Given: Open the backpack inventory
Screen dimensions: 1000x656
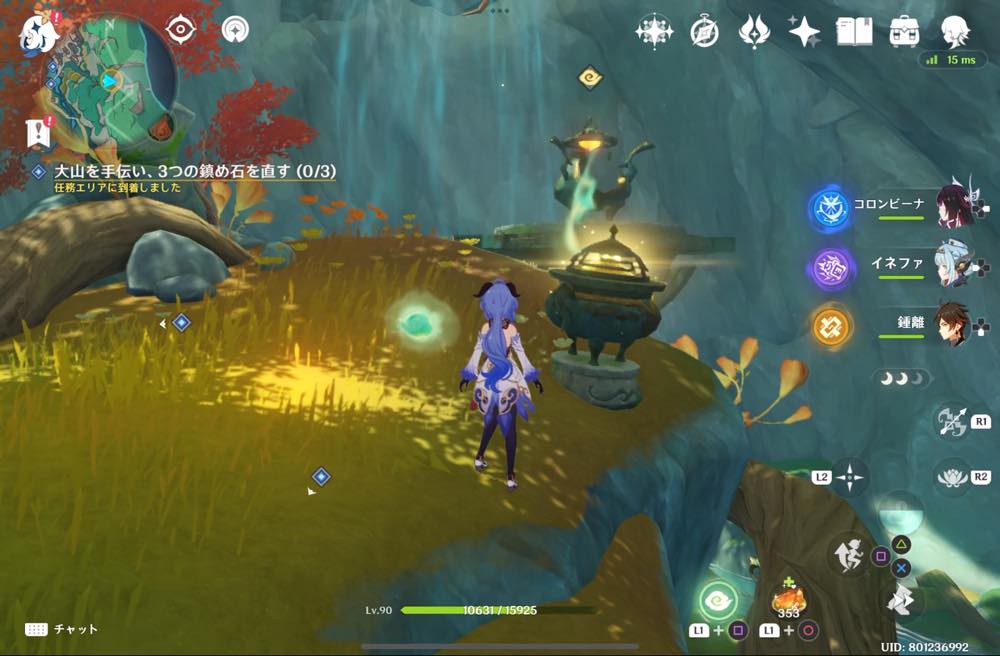Looking at the screenshot, I should (x=906, y=31).
